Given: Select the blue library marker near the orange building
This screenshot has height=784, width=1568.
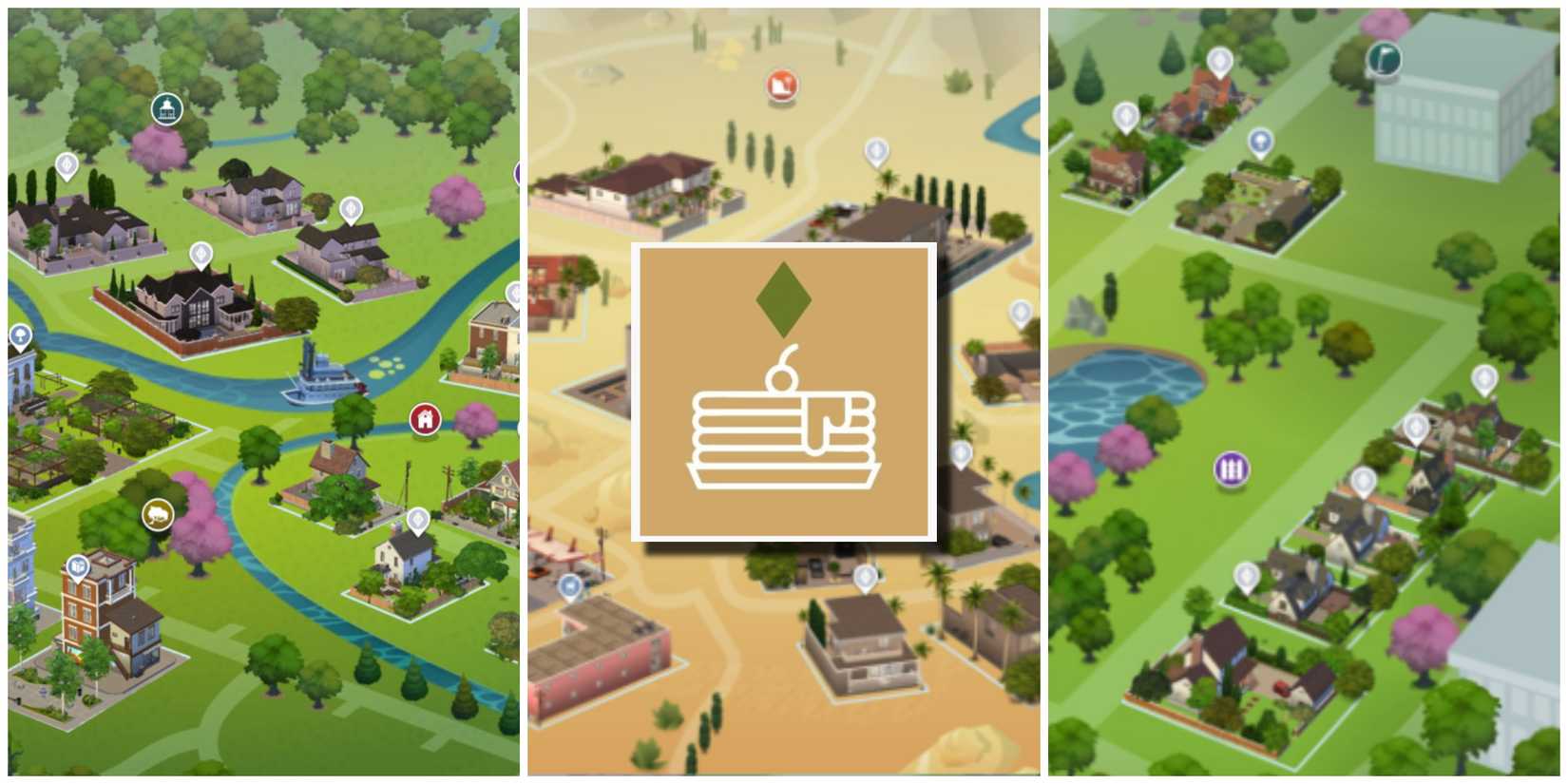Looking at the screenshot, I should tap(76, 566).
